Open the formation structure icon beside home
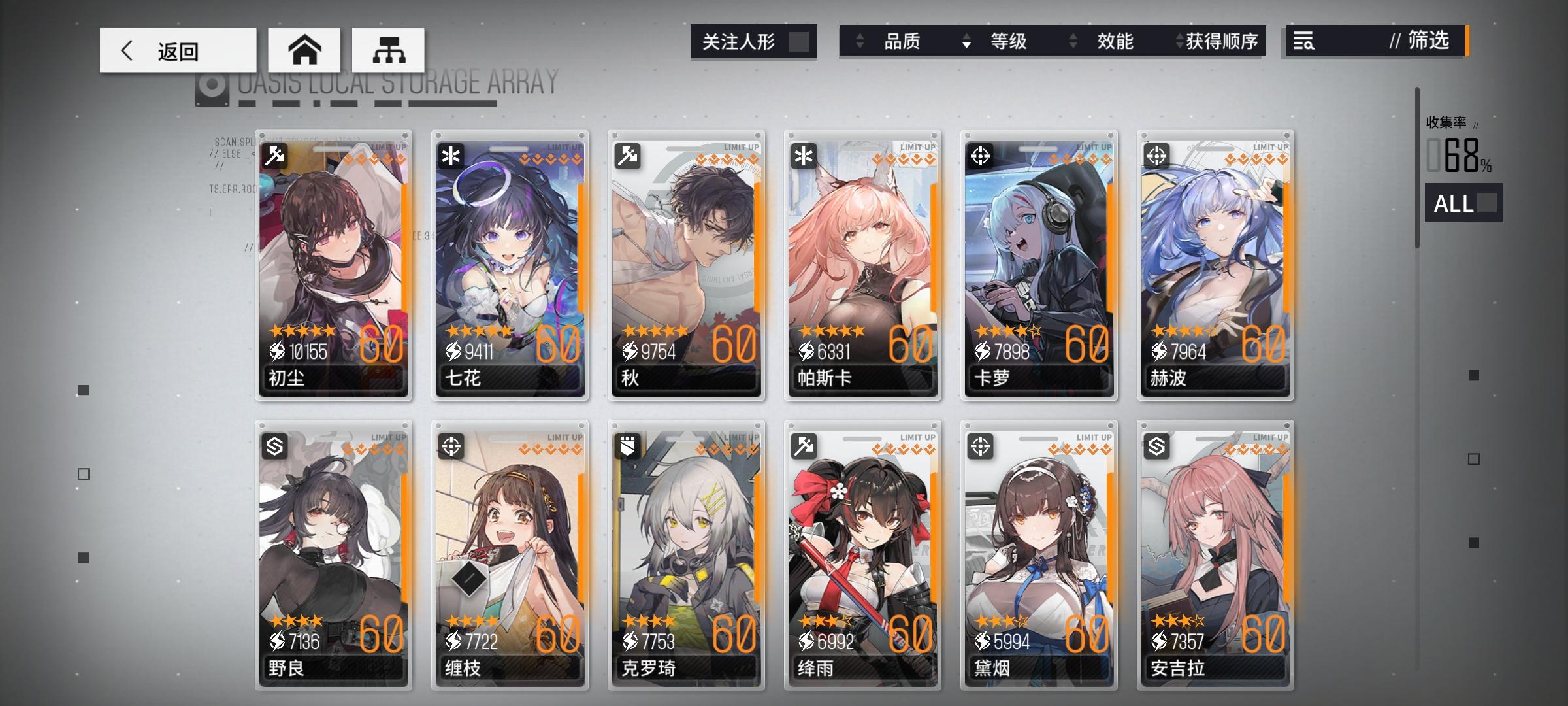 click(x=390, y=50)
